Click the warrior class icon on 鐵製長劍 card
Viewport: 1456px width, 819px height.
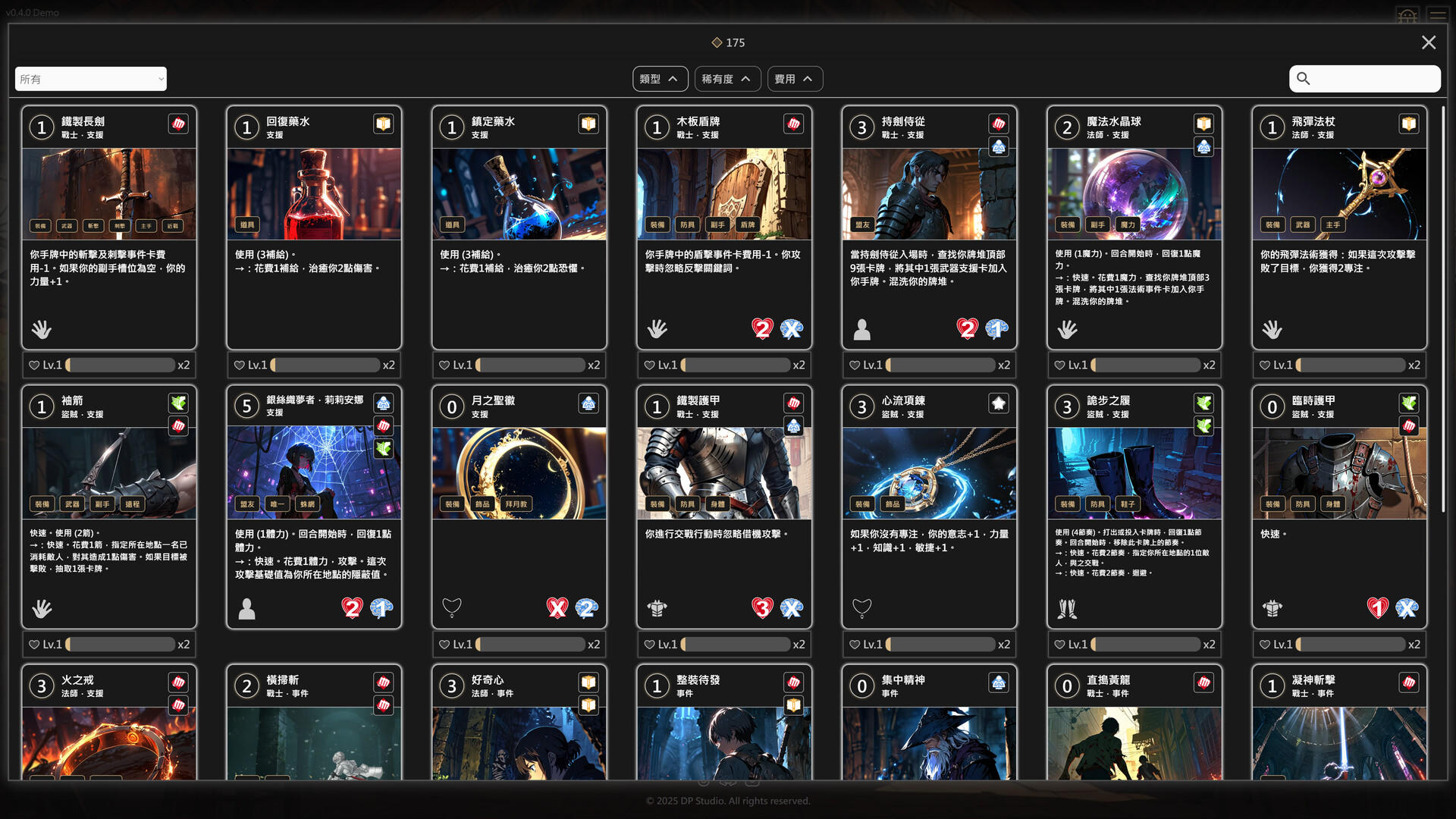pyautogui.click(x=177, y=124)
